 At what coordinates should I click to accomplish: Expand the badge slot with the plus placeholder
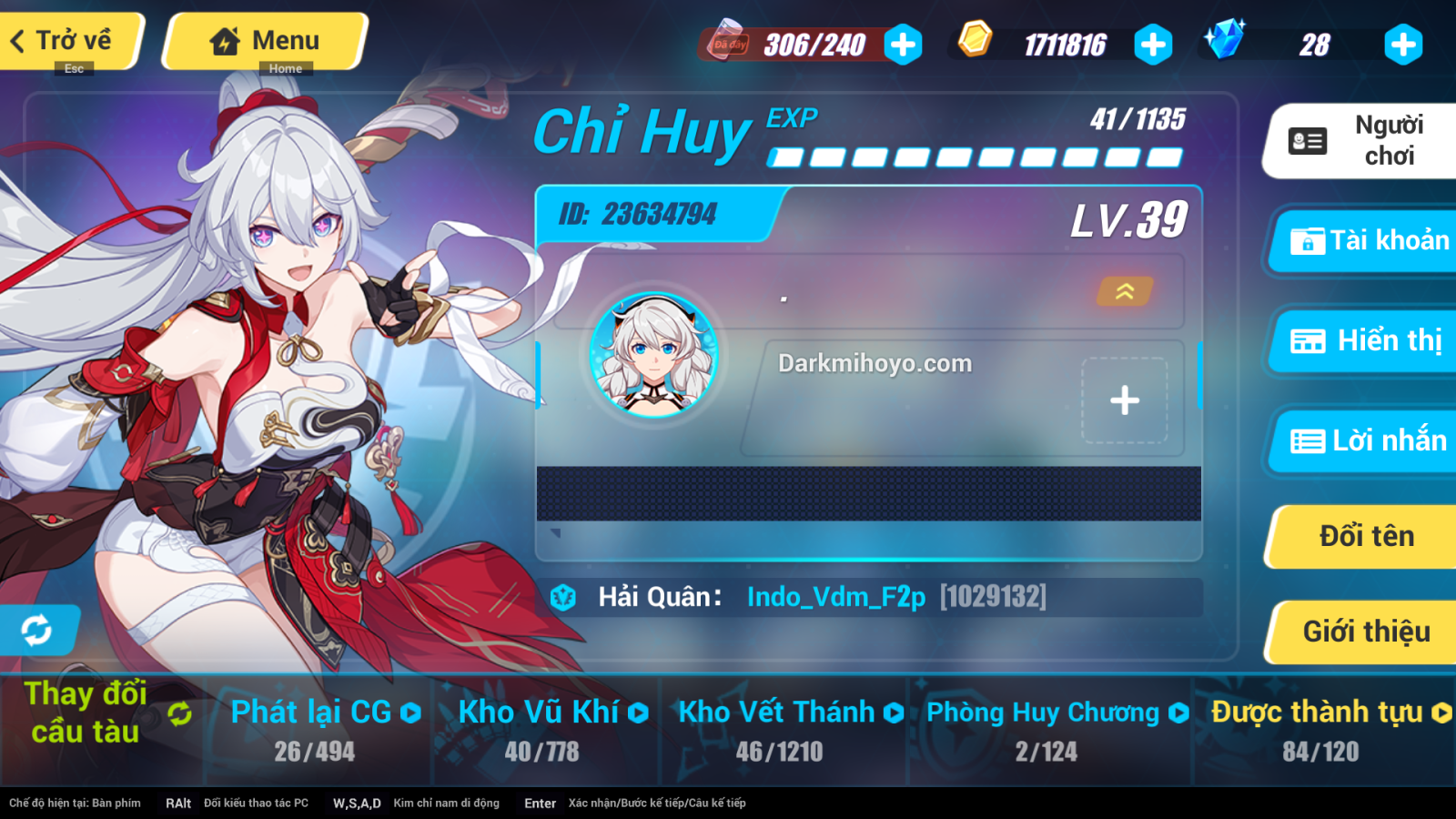[x=1125, y=399]
